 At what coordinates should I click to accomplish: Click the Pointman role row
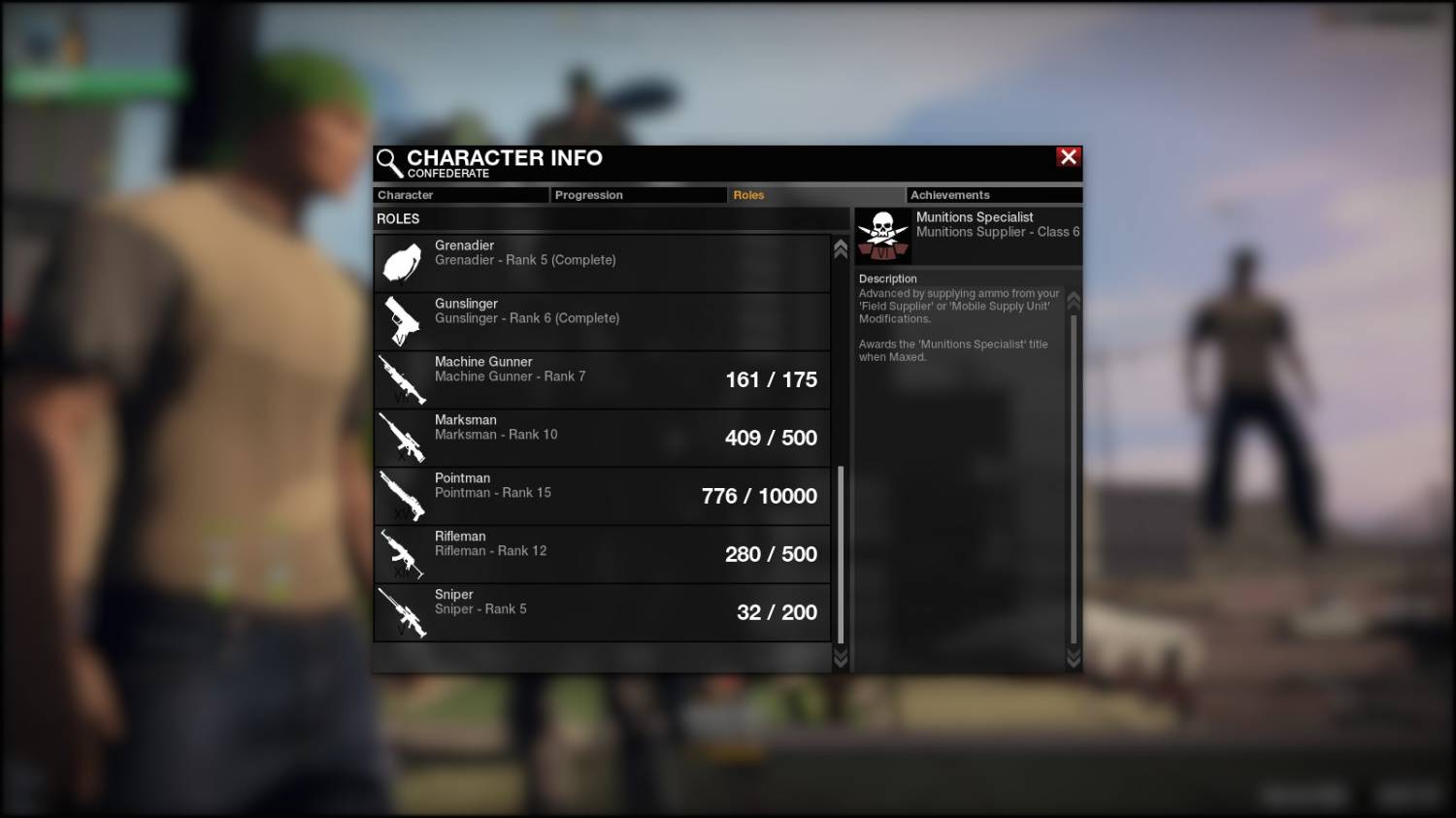click(x=602, y=496)
